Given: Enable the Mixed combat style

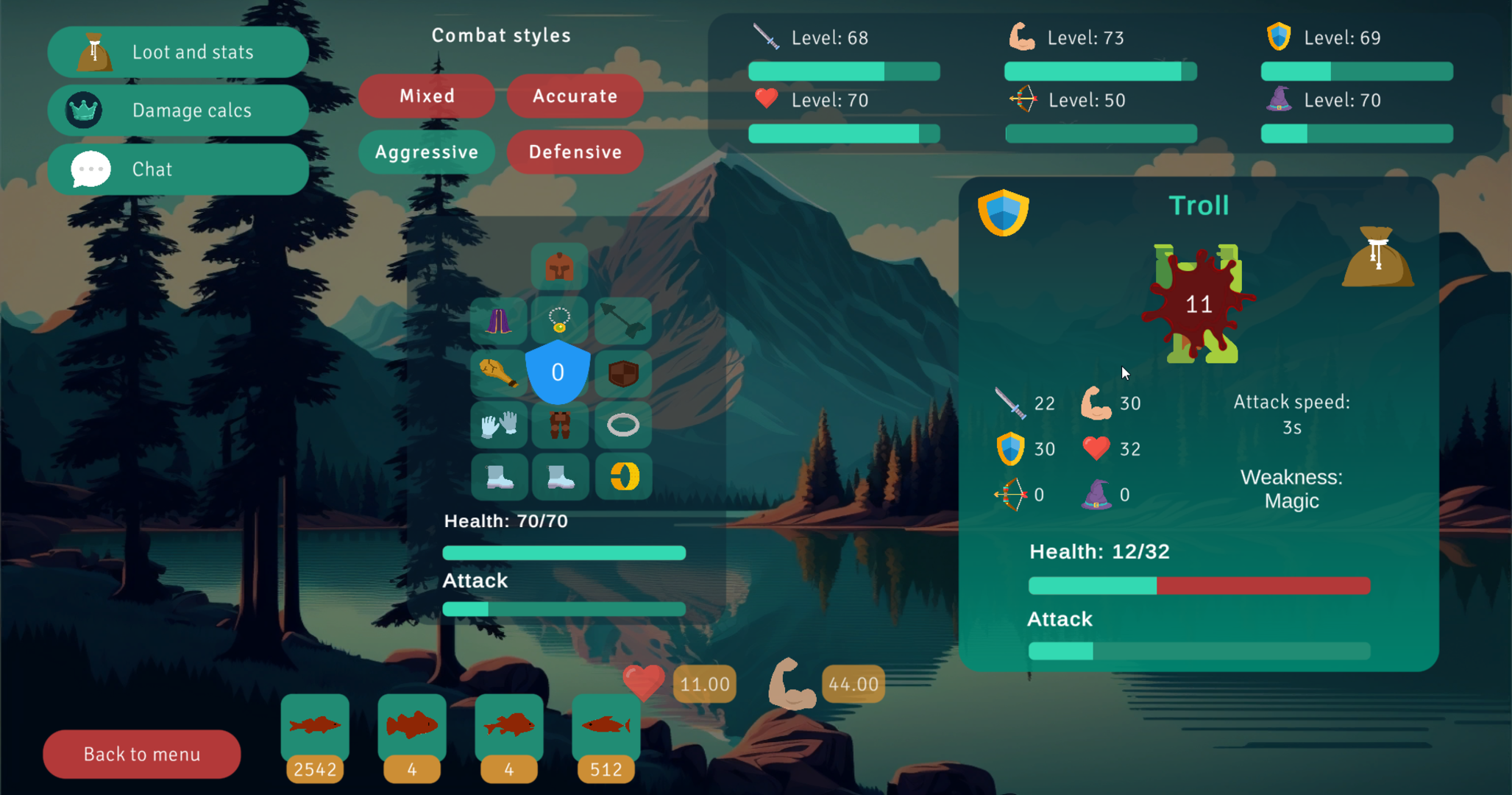Looking at the screenshot, I should point(427,96).
